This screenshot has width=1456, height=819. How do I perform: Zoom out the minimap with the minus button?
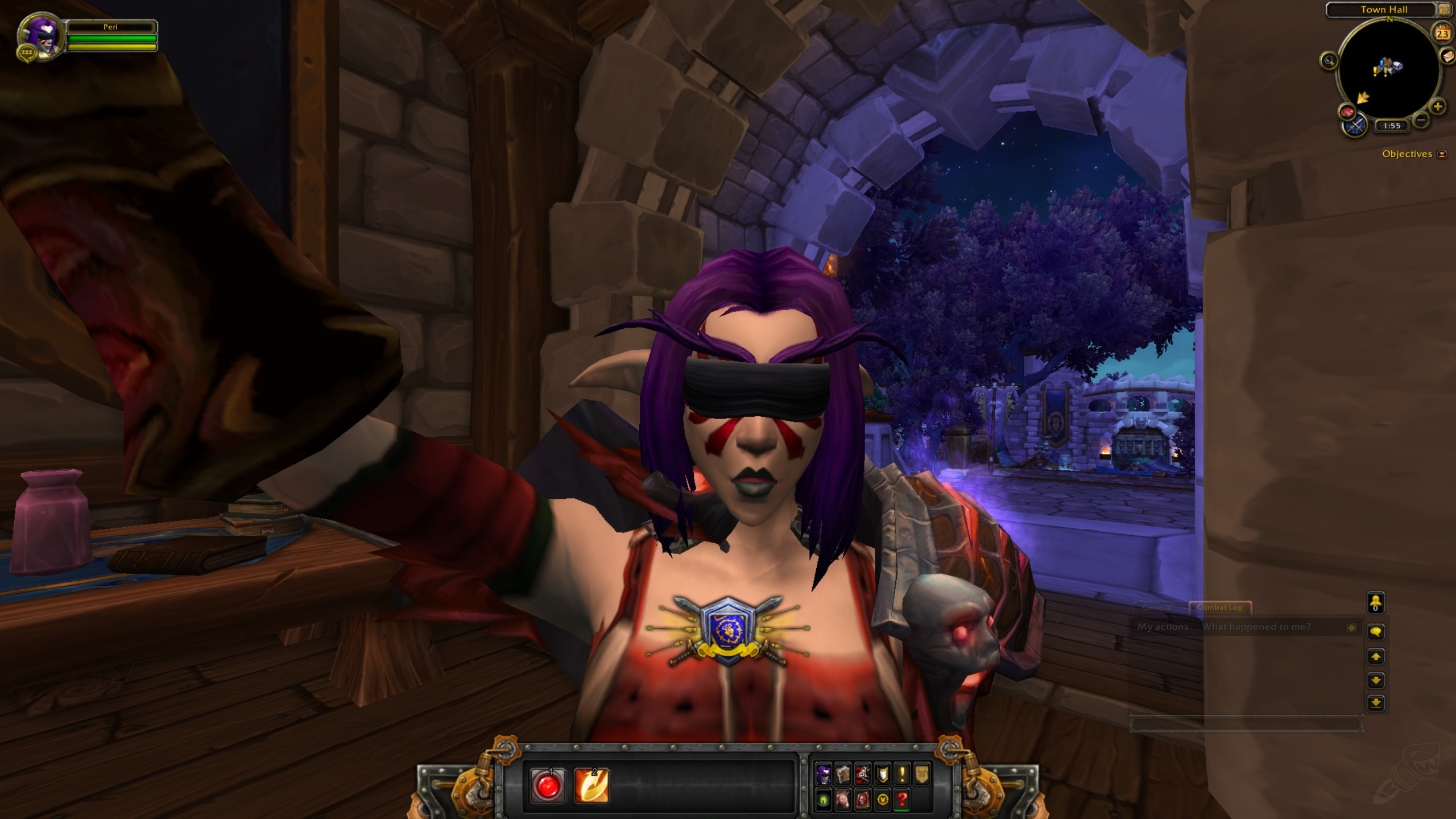[1421, 120]
